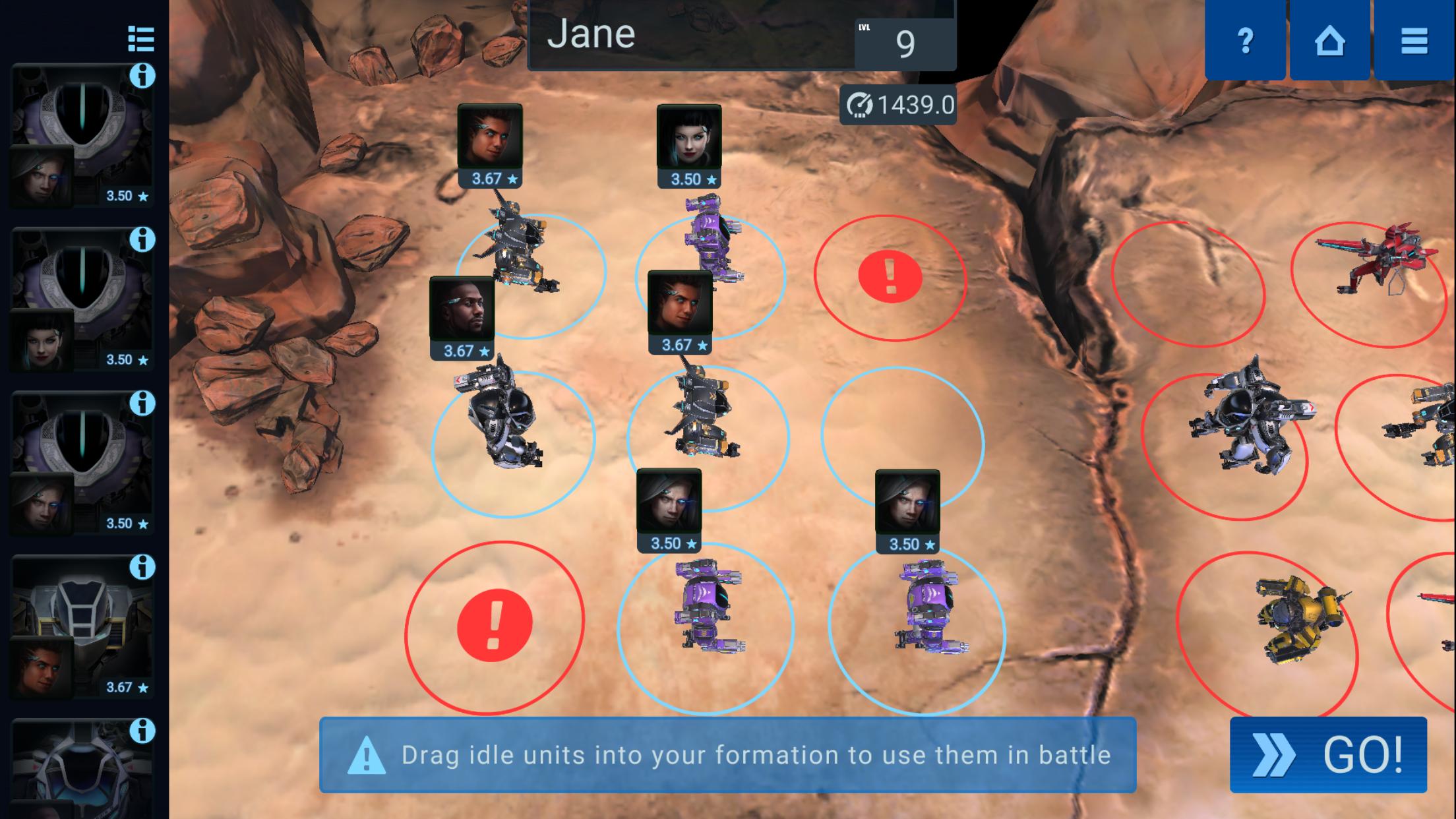This screenshot has height=819, width=1456.
Task: Open the help question mark icon
Action: [1246, 42]
